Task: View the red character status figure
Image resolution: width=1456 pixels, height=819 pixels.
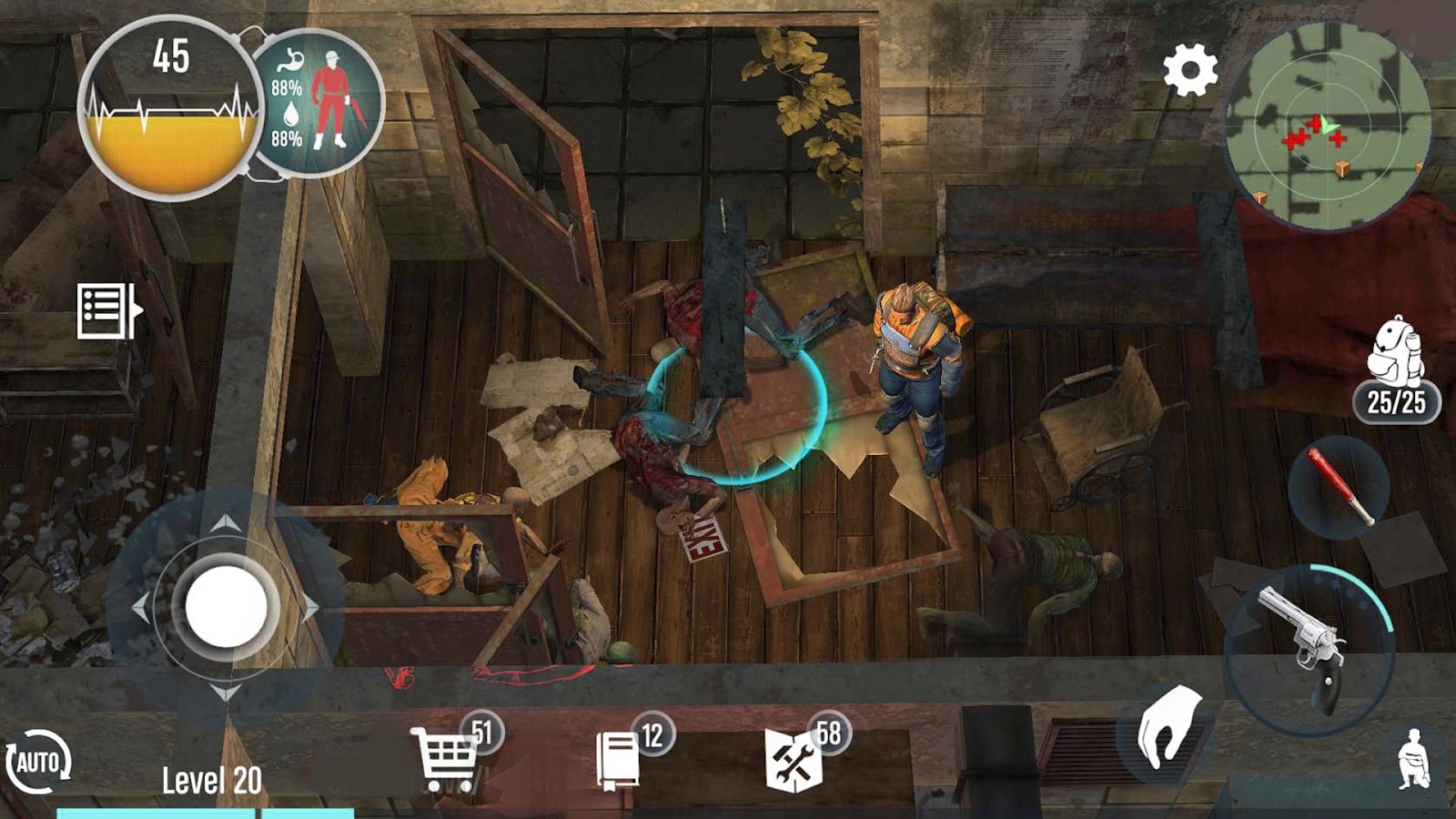Action: [x=330, y=100]
